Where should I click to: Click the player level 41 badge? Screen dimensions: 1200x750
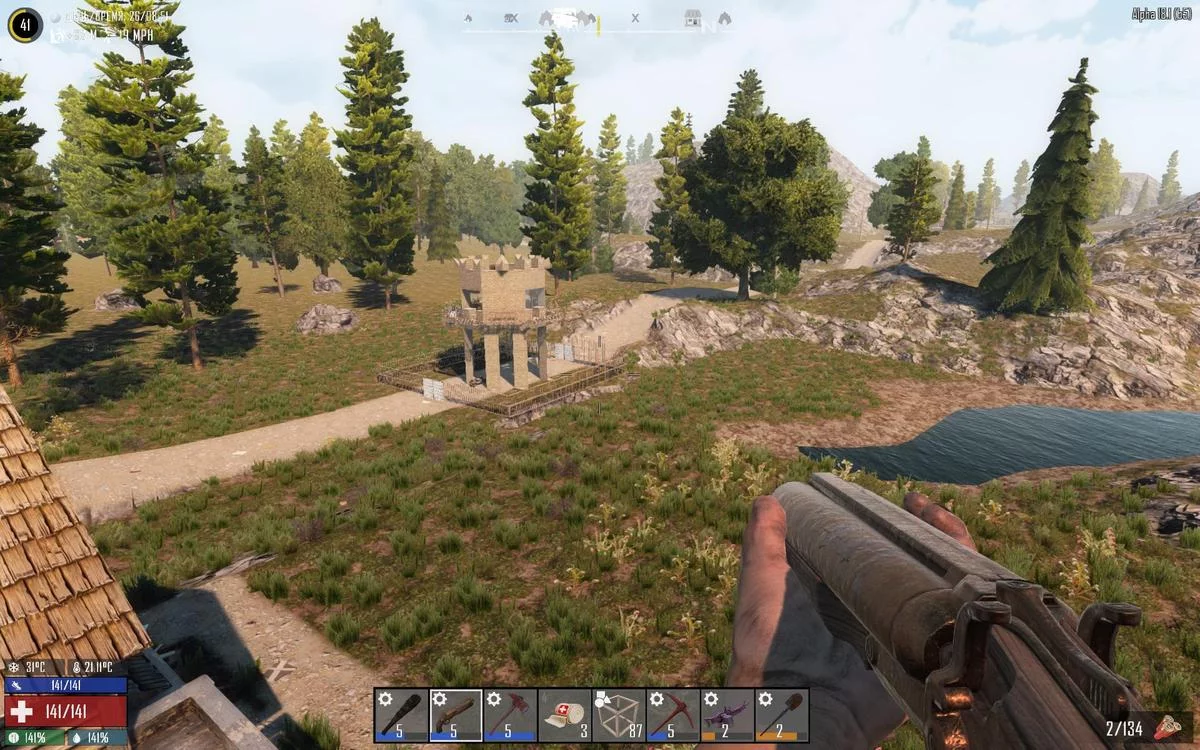point(25,25)
